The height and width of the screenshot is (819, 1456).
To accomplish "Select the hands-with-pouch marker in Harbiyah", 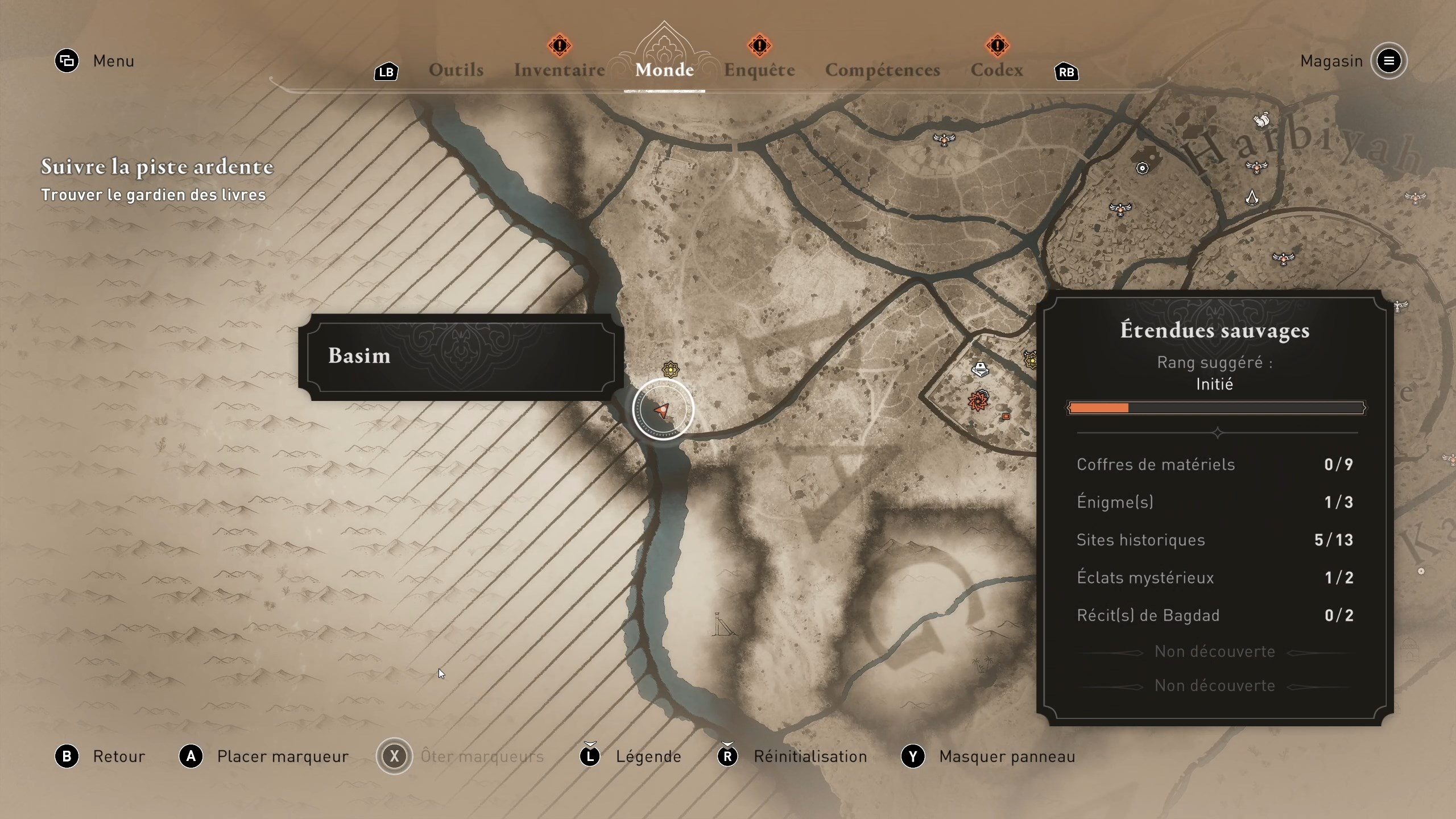I will click(x=1261, y=120).
